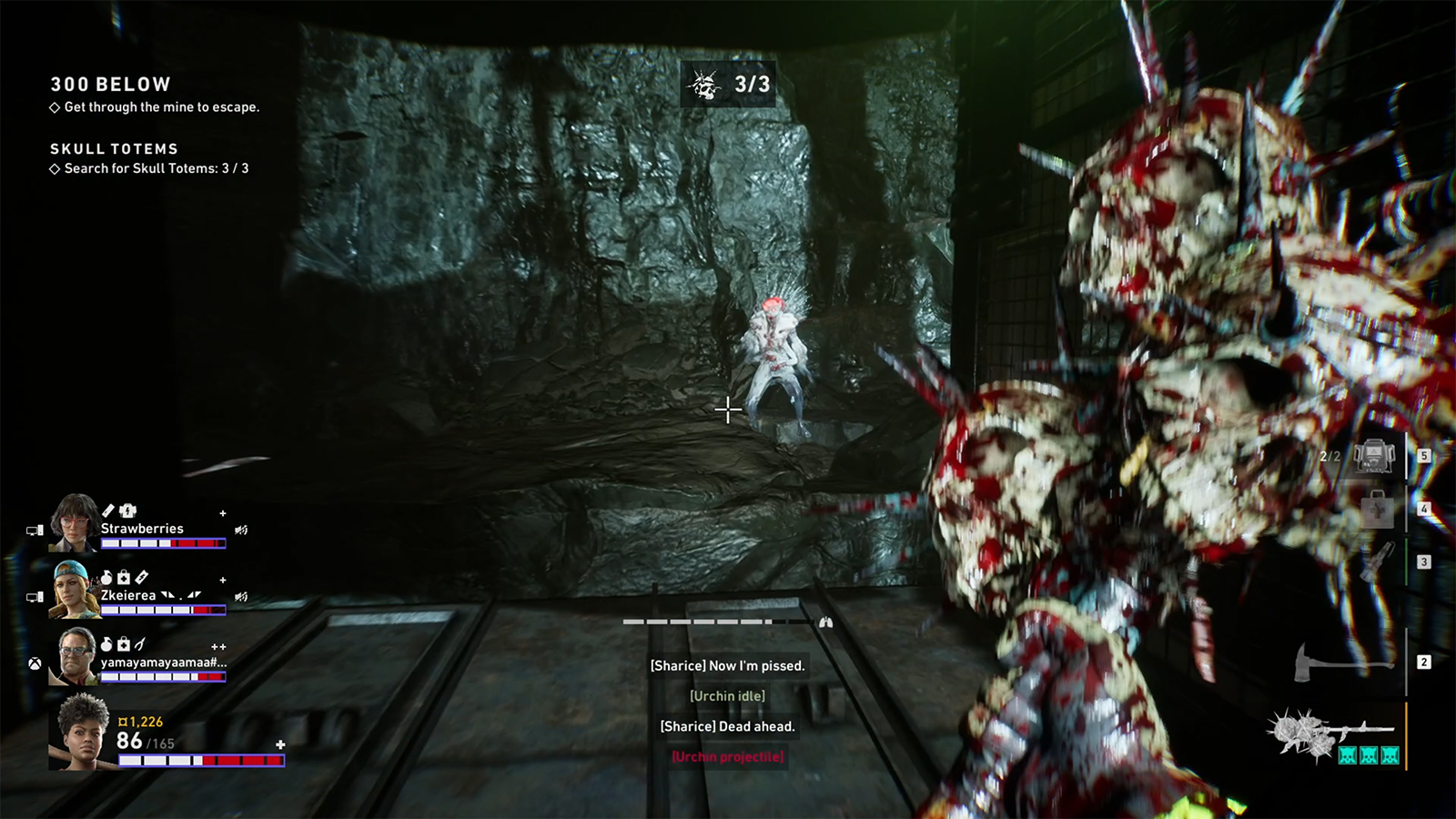The image size is (1456, 819).
Task: Click teammate Zkeierea's portrait
Action: coord(75,590)
